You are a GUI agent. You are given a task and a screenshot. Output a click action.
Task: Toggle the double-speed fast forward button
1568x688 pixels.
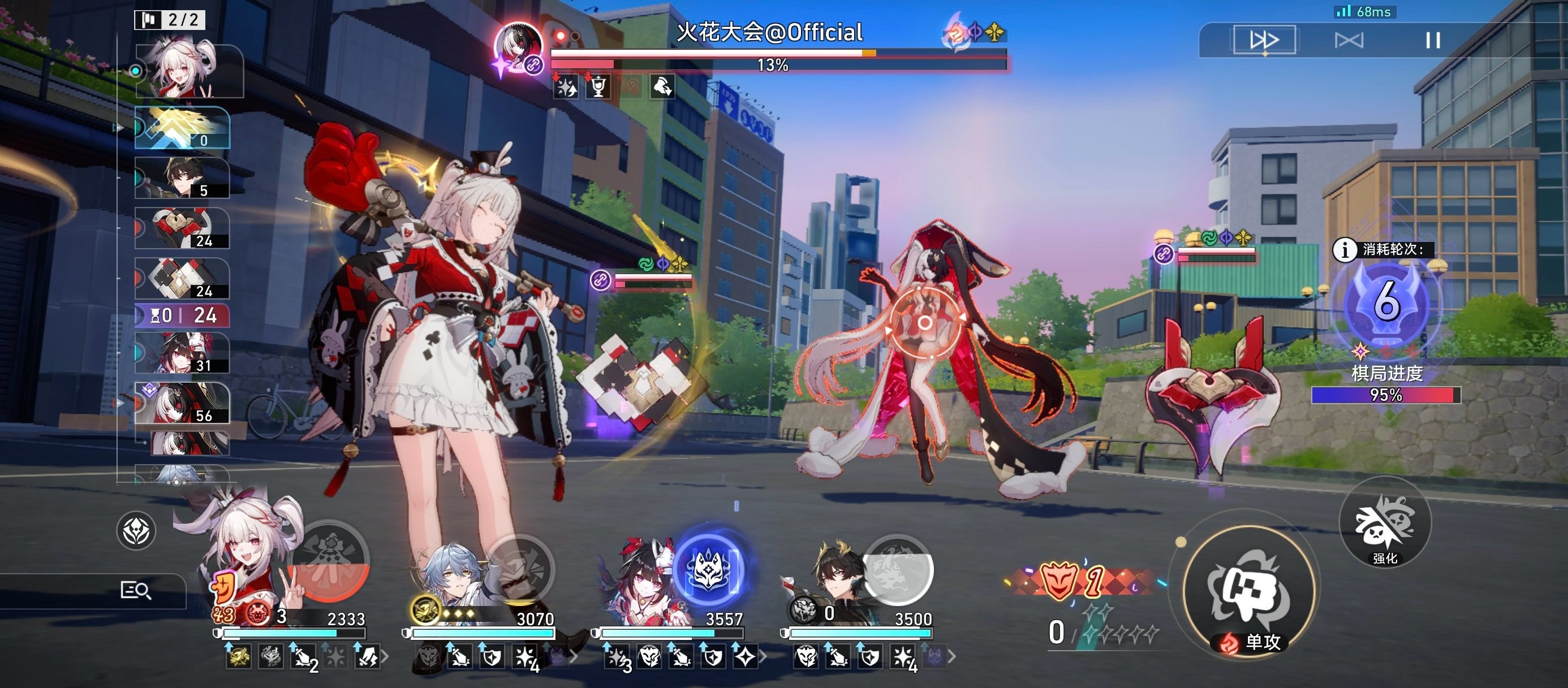(1264, 40)
